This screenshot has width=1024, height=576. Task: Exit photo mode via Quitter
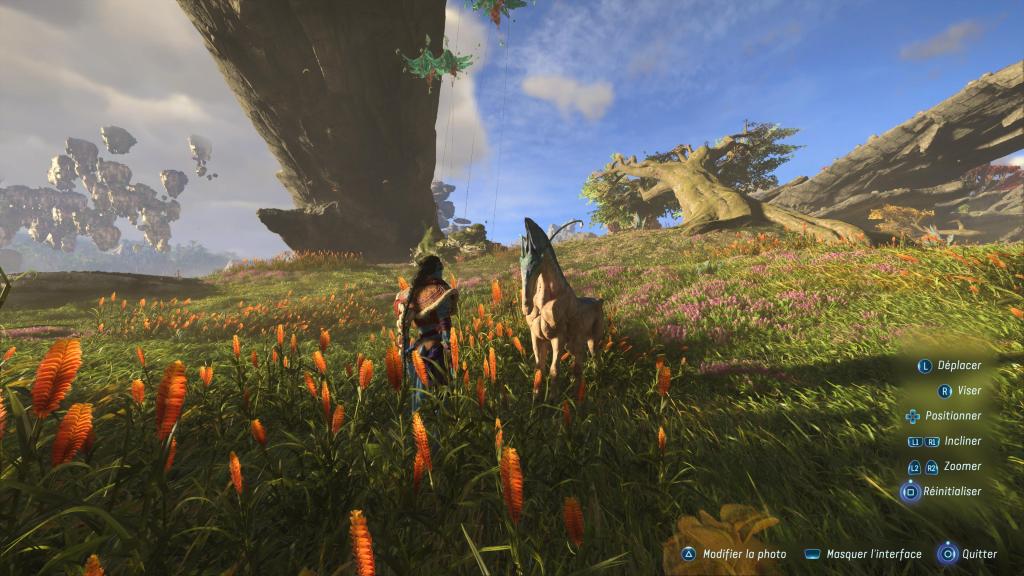(x=969, y=554)
